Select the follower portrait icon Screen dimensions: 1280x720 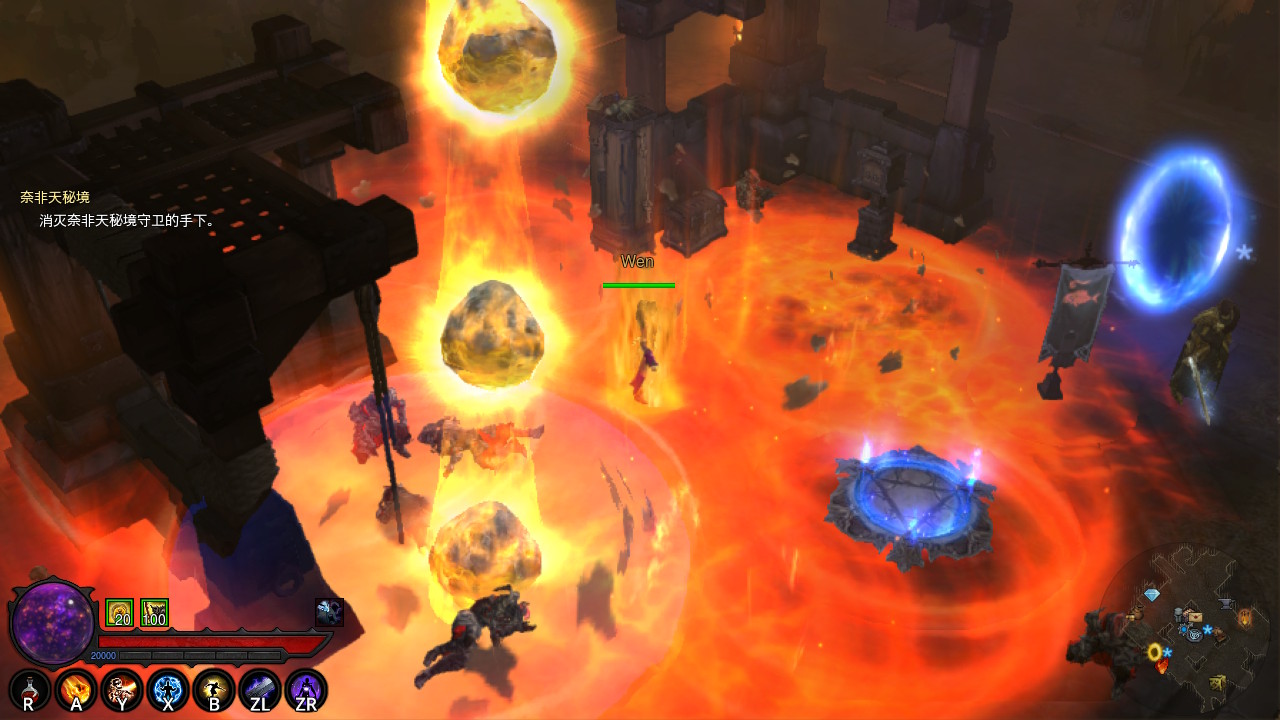point(329,612)
